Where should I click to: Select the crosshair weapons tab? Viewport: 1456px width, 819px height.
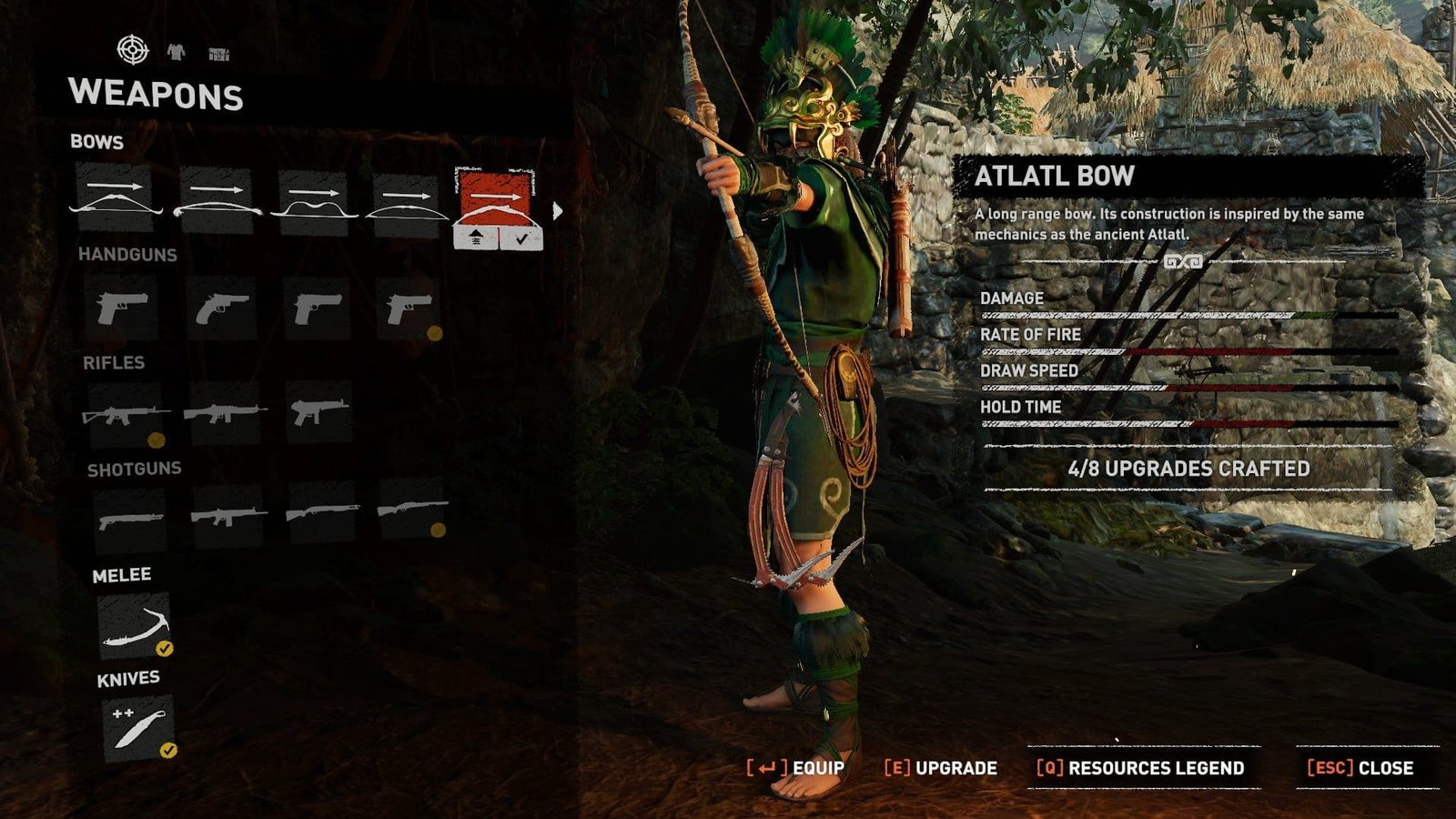[x=133, y=49]
